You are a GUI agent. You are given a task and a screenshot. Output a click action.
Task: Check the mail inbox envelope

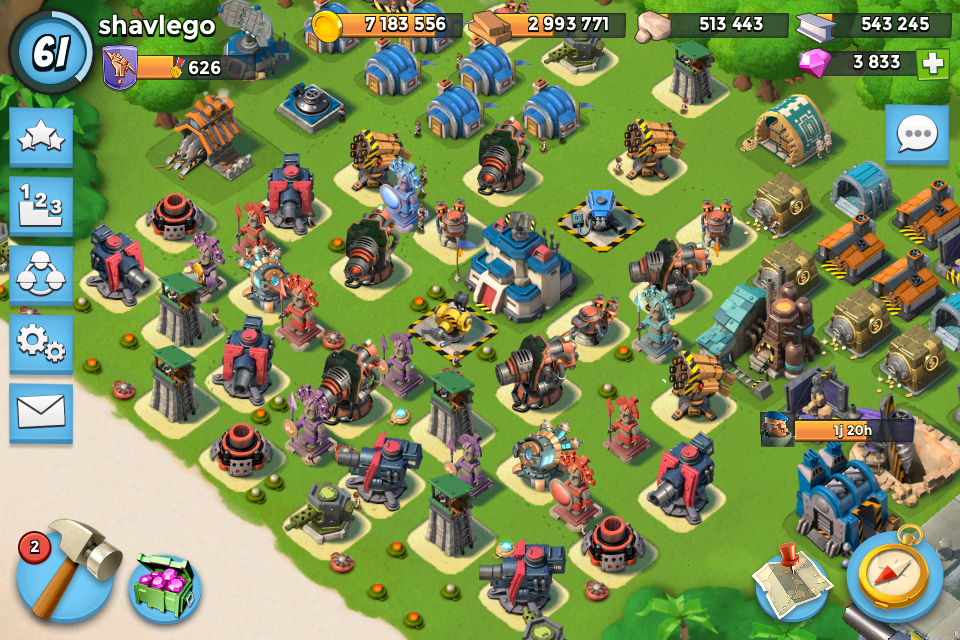[41, 411]
